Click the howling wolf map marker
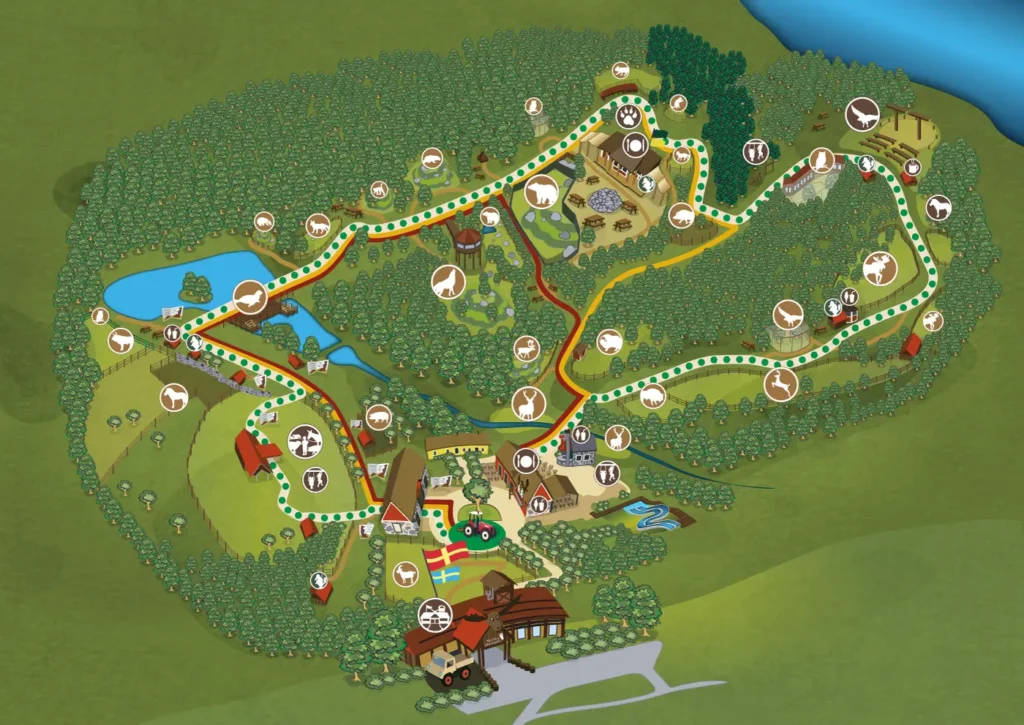Screen dimensions: 1024x725 click(x=449, y=284)
